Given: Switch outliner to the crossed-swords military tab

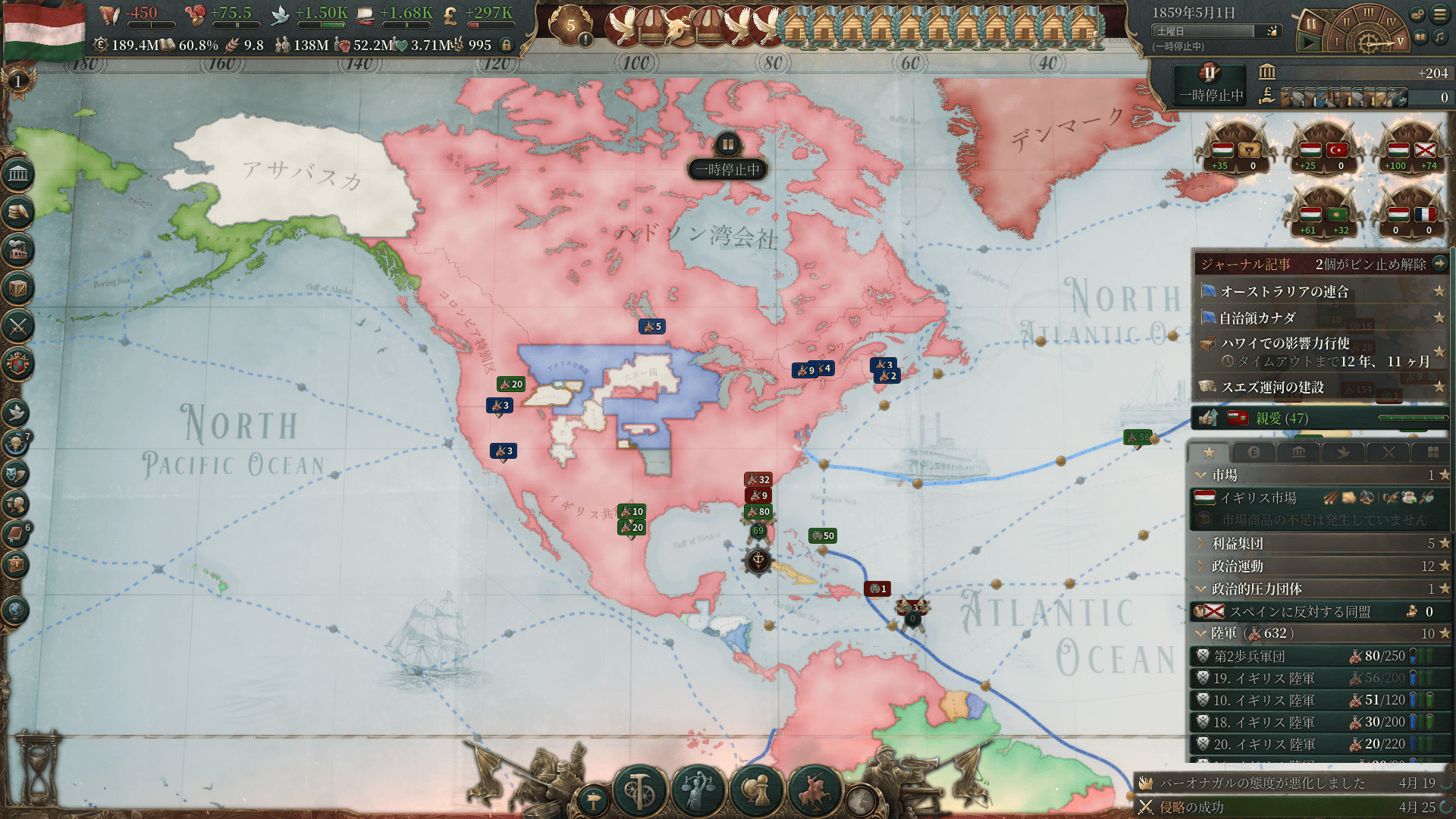Looking at the screenshot, I should pyautogui.click(x=1389, y=453).
